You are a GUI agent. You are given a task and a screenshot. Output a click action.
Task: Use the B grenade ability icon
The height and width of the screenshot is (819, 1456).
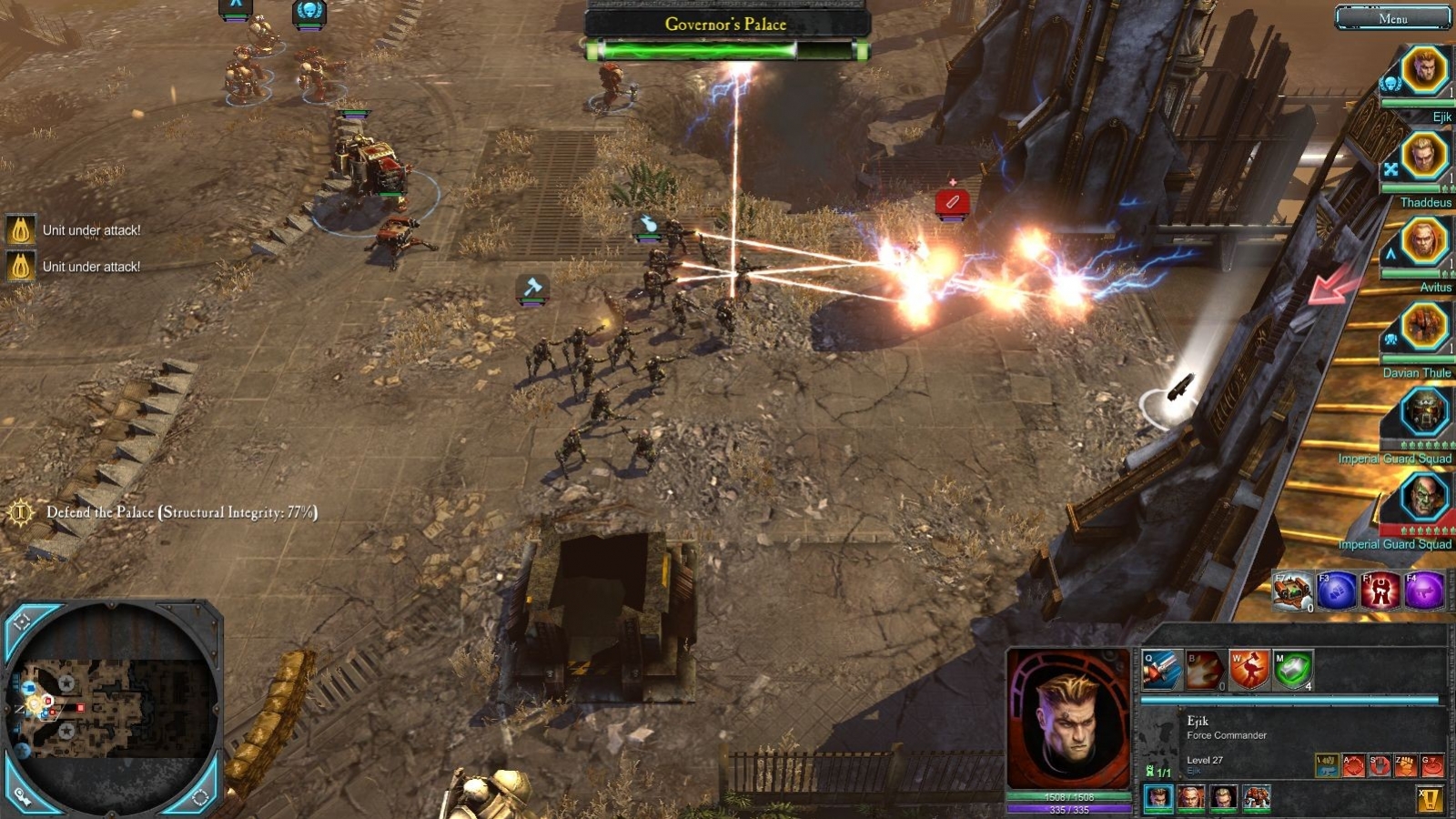coord(1204,670)
